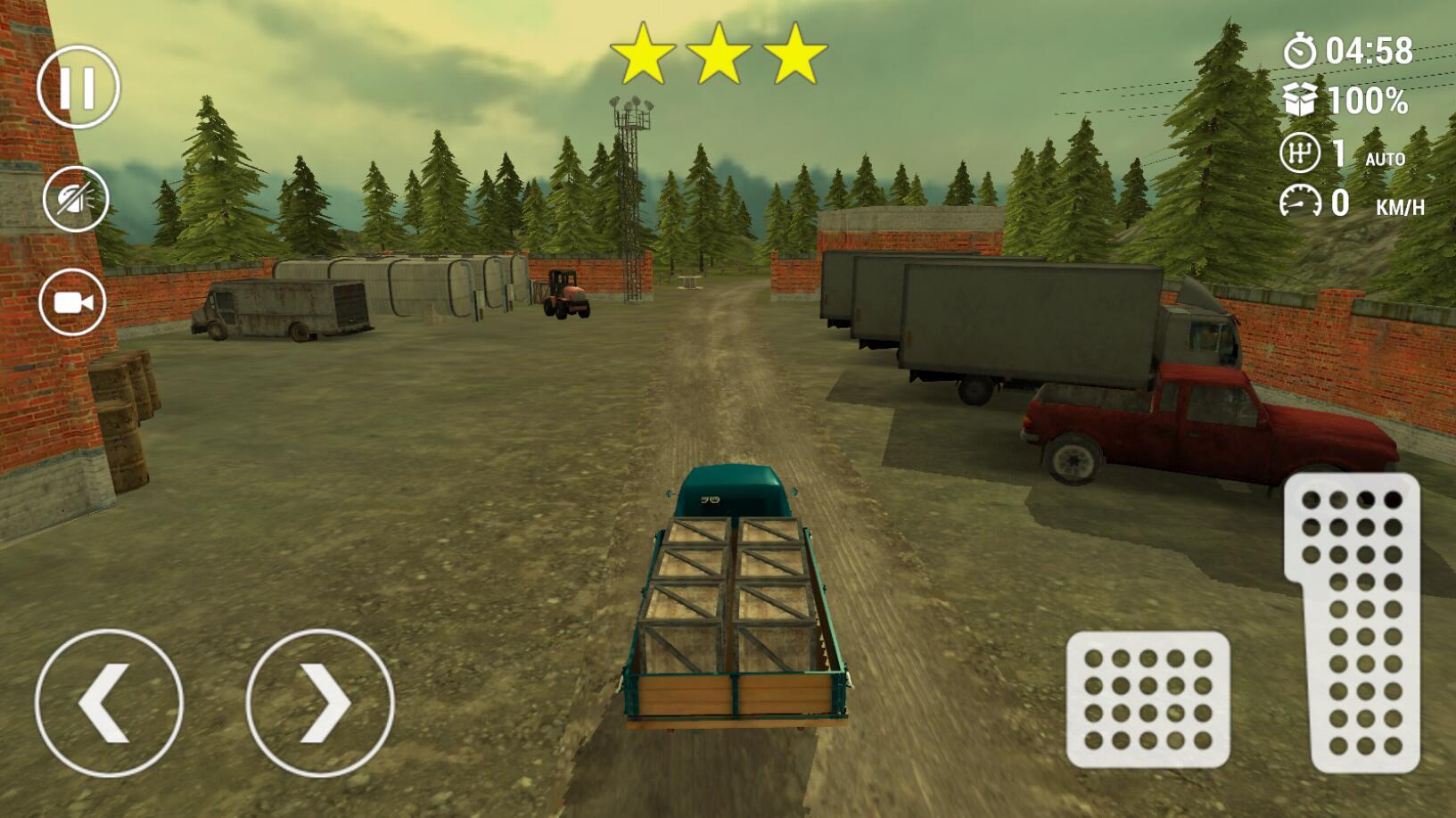Change the AUTO gear mode

tap(1385, 159)
